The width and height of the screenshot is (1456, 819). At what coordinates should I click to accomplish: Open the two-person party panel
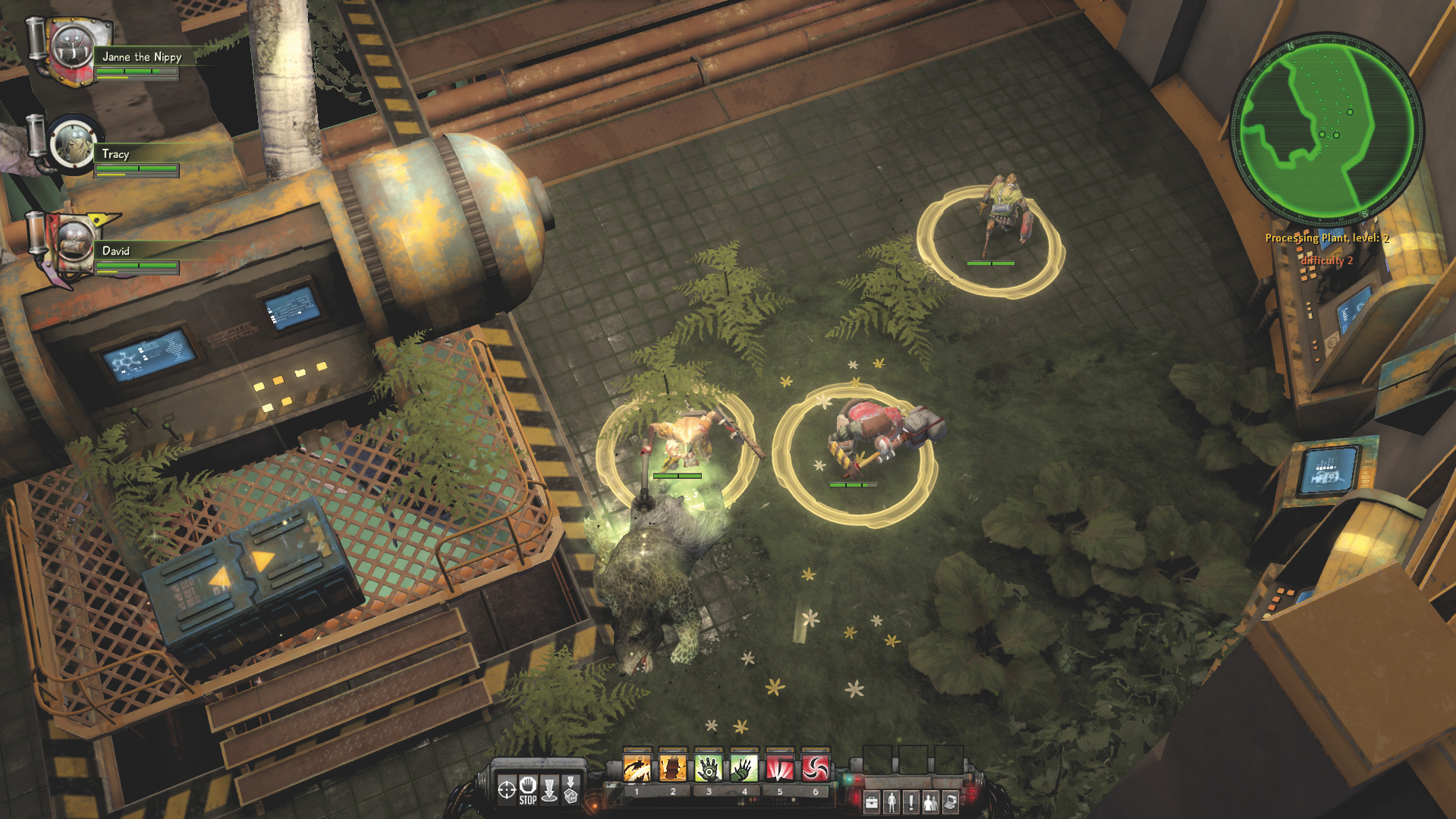930,802
